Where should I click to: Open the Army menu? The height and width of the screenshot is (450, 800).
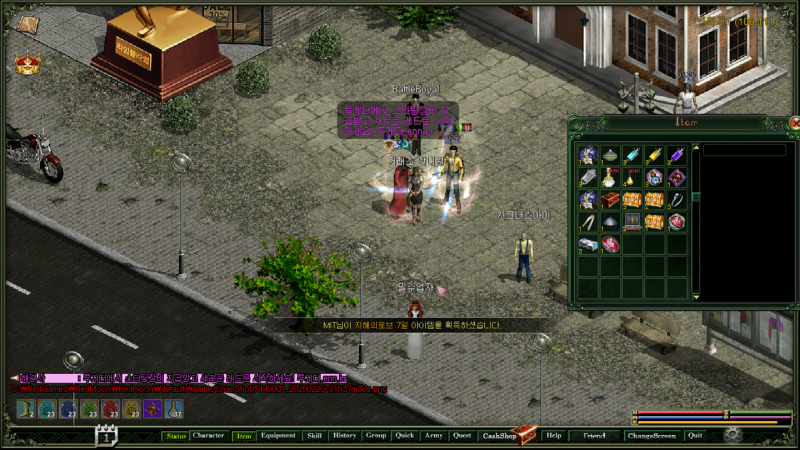pos(433,436)
